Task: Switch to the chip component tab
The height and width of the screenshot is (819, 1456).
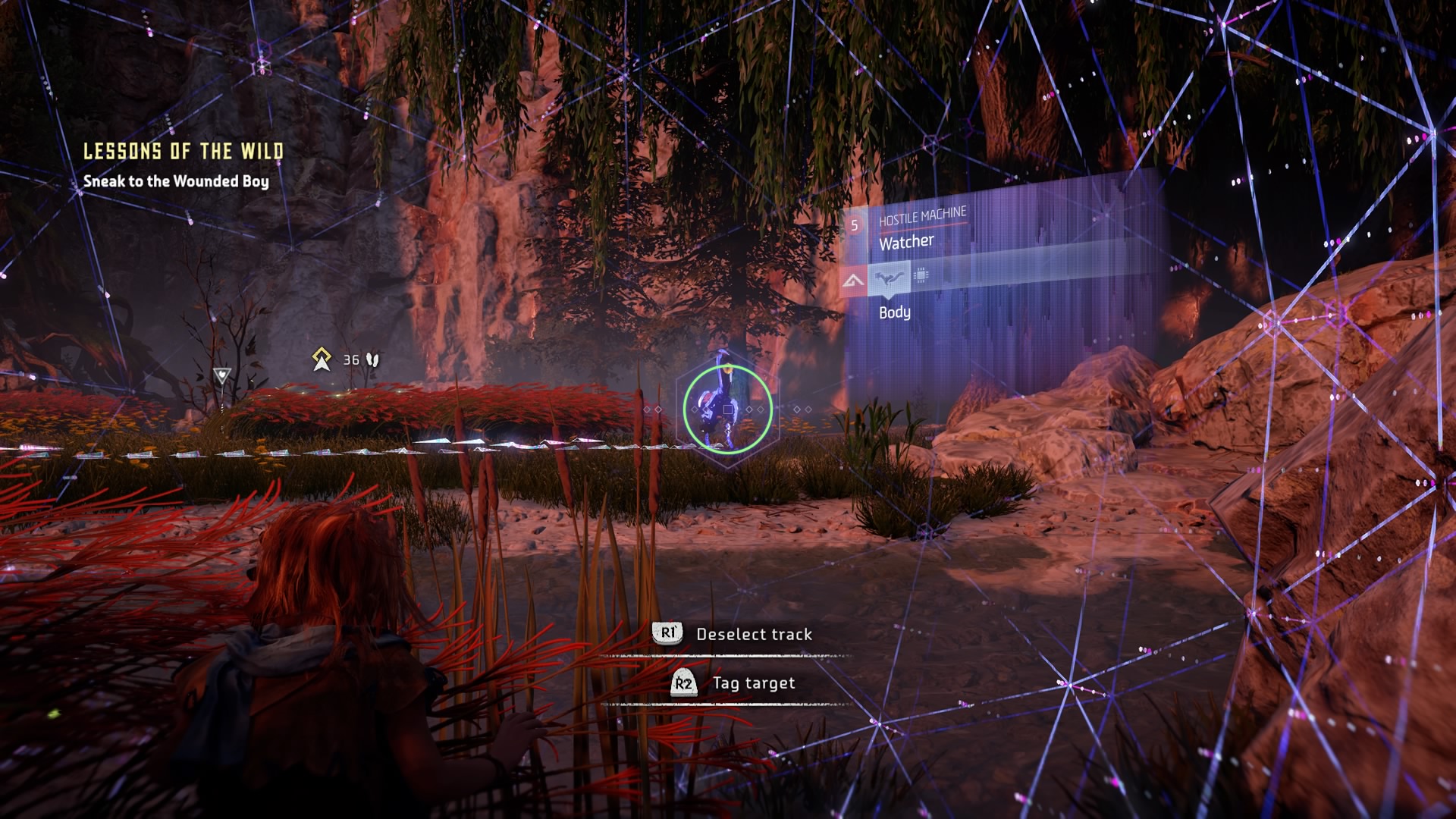Action: [x=921, y=275]
